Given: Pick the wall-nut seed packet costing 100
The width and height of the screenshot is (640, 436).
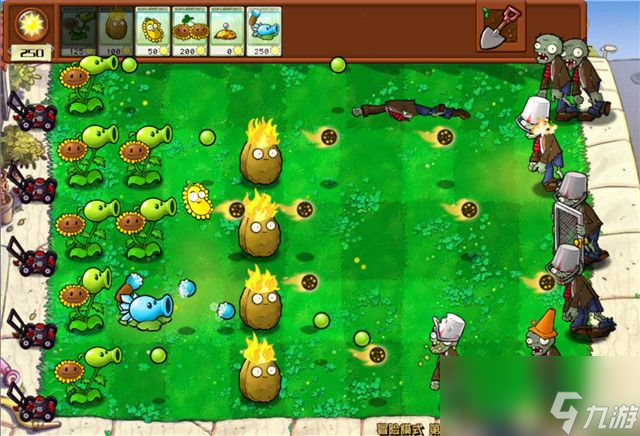Looking at the screenshot, I should (117, 30).
